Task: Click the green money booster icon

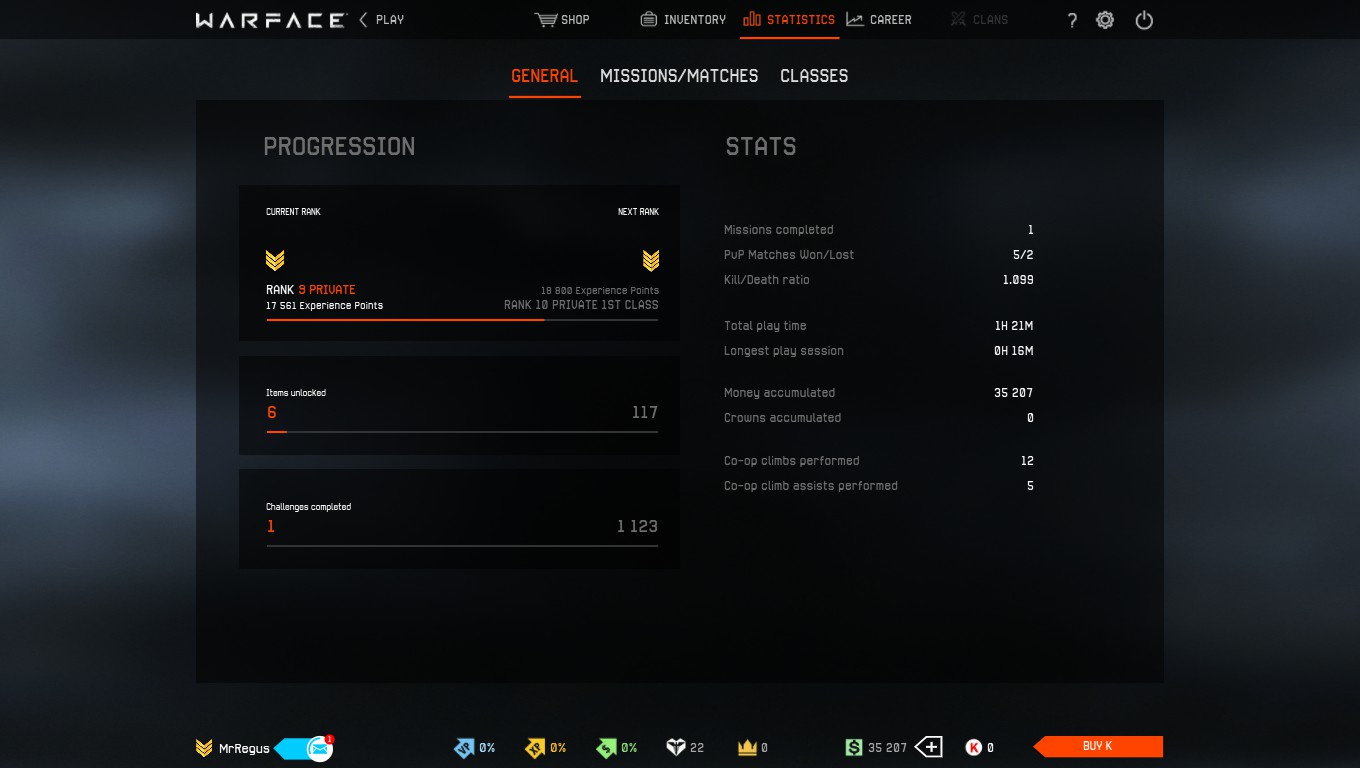Action: 606,747
